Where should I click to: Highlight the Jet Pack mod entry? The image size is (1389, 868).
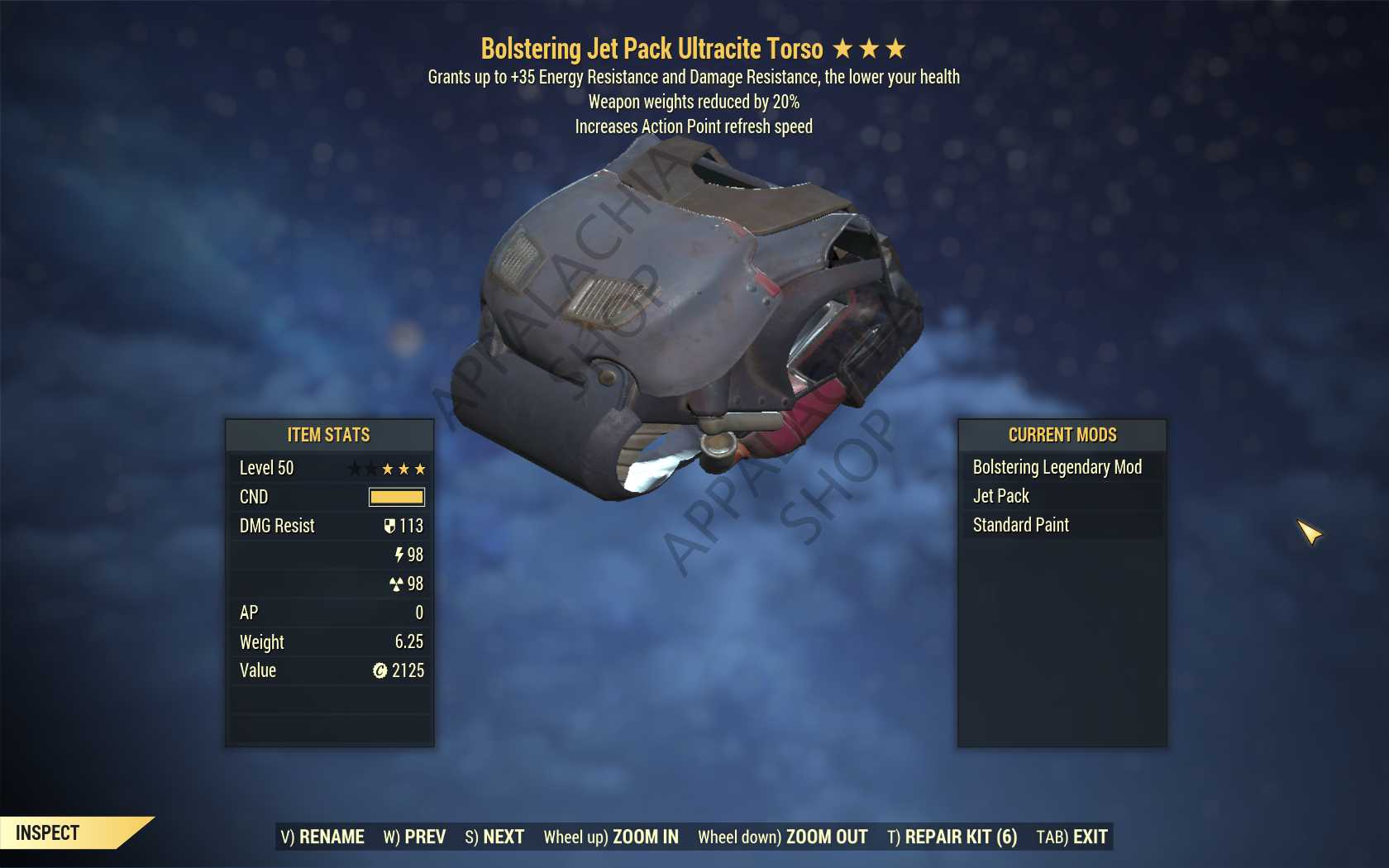(1001, 496)
